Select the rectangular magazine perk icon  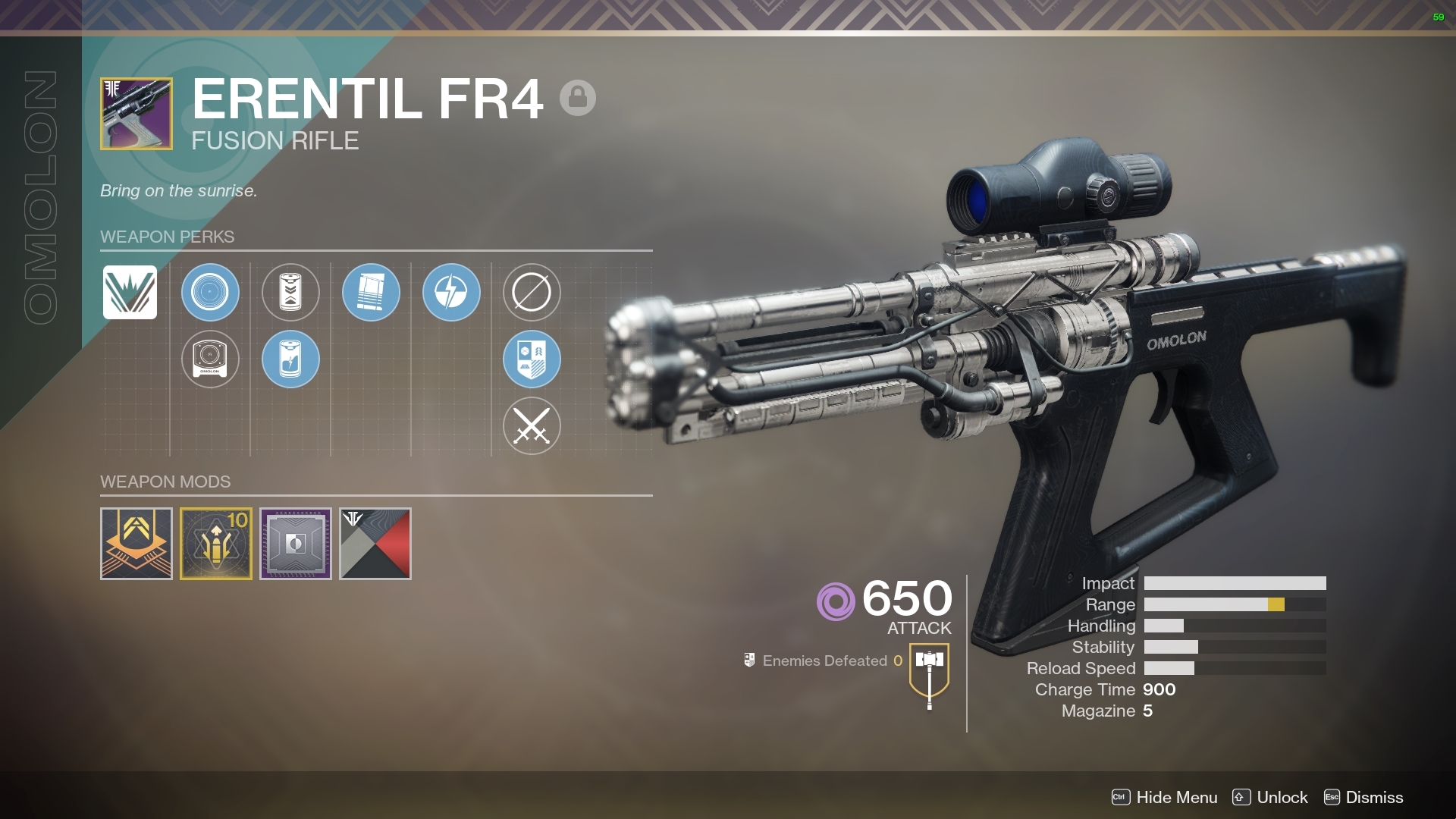(371, 293)
